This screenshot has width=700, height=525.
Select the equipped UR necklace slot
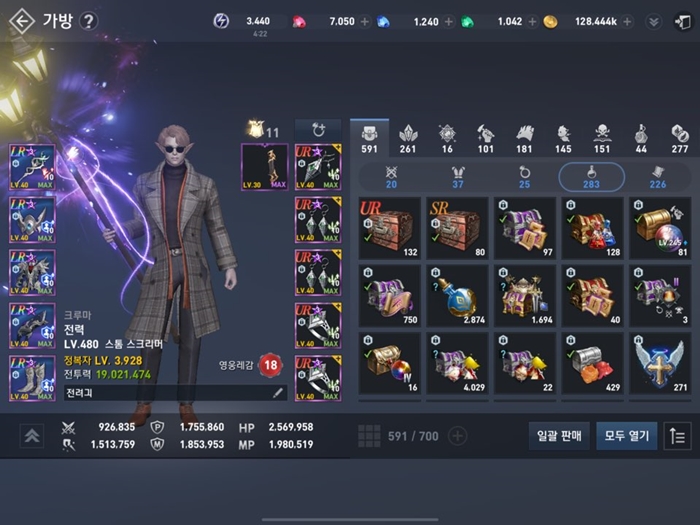click(x=318, y=166)
